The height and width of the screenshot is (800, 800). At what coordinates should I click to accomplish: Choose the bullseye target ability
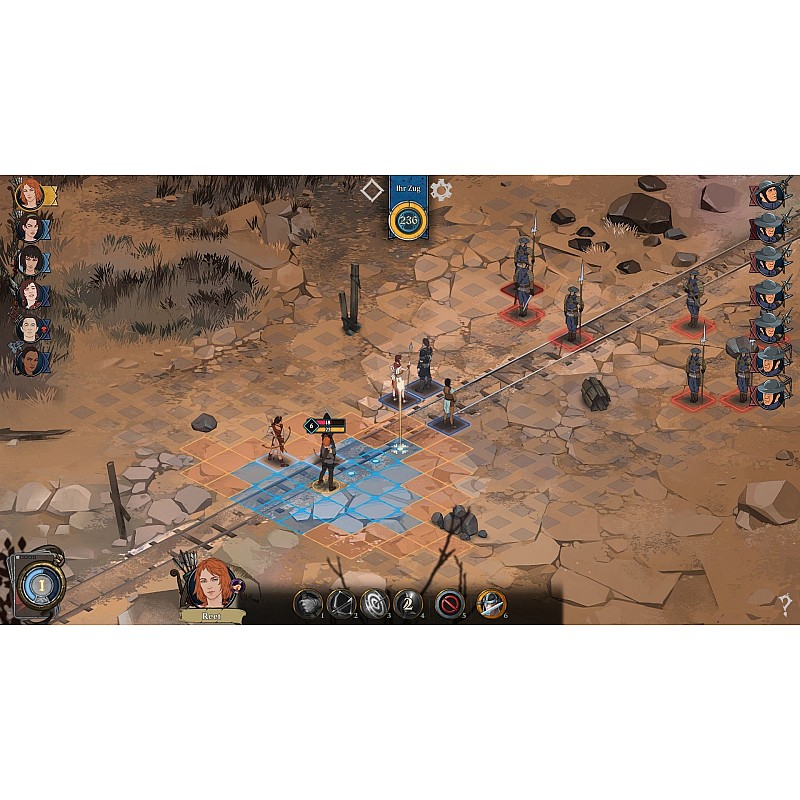pyautogui.click(x=374, y=604)
